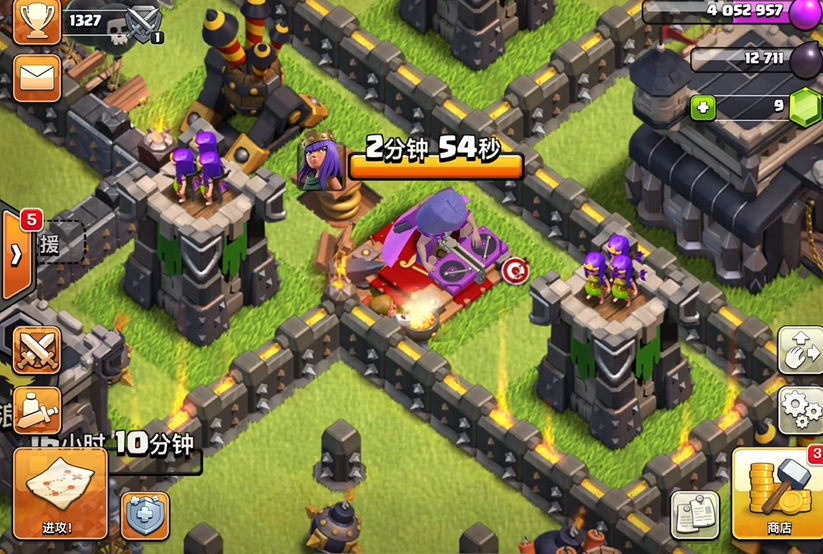
Task: Open the army overview button
Action: coord(36,408)
